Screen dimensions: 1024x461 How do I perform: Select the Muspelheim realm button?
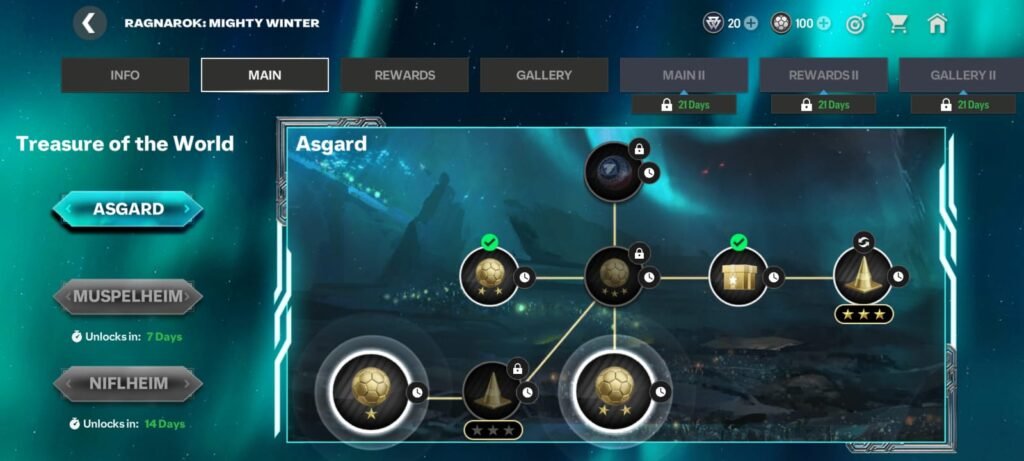click(x=128, y=296)
